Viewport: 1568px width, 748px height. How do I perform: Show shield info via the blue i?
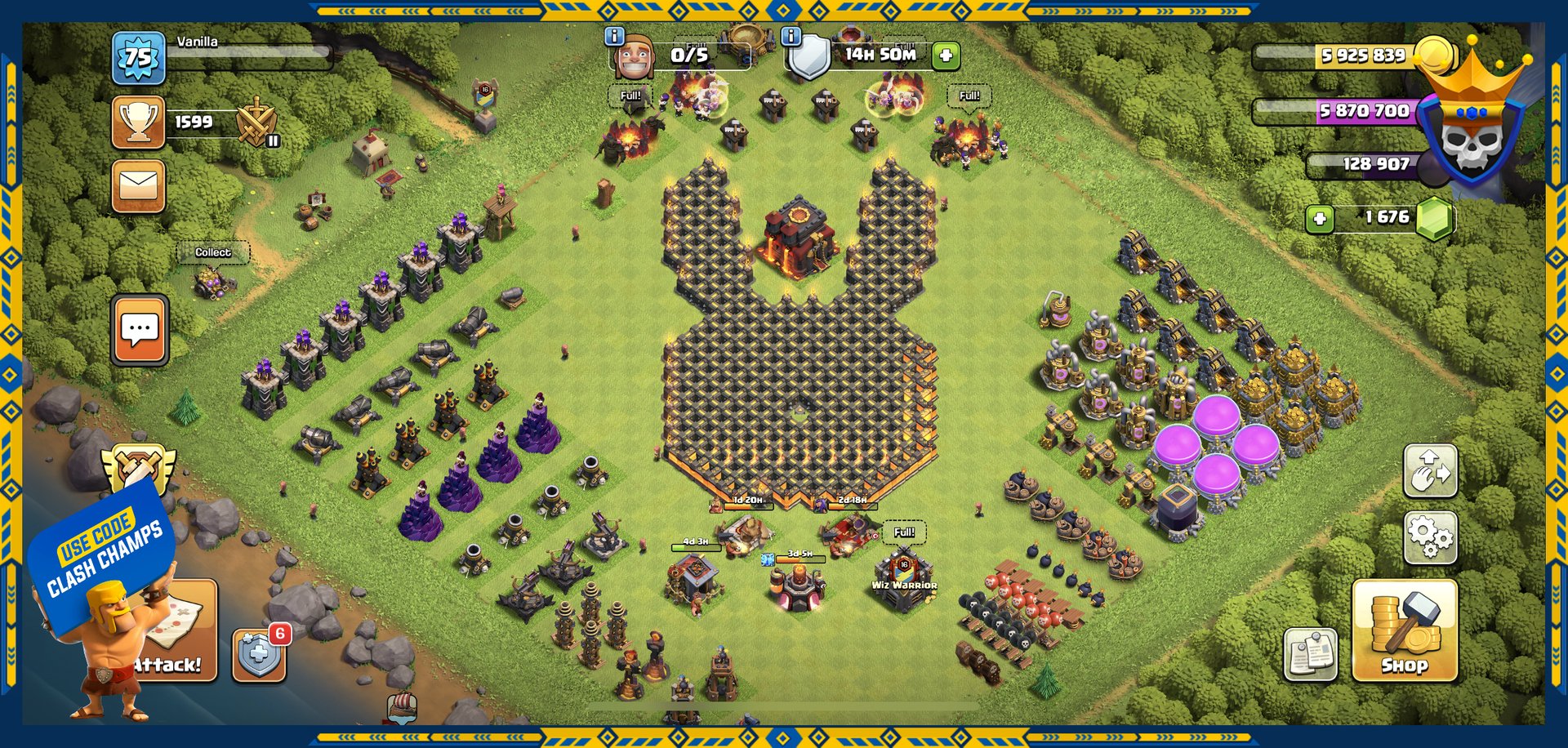point(791,36)
